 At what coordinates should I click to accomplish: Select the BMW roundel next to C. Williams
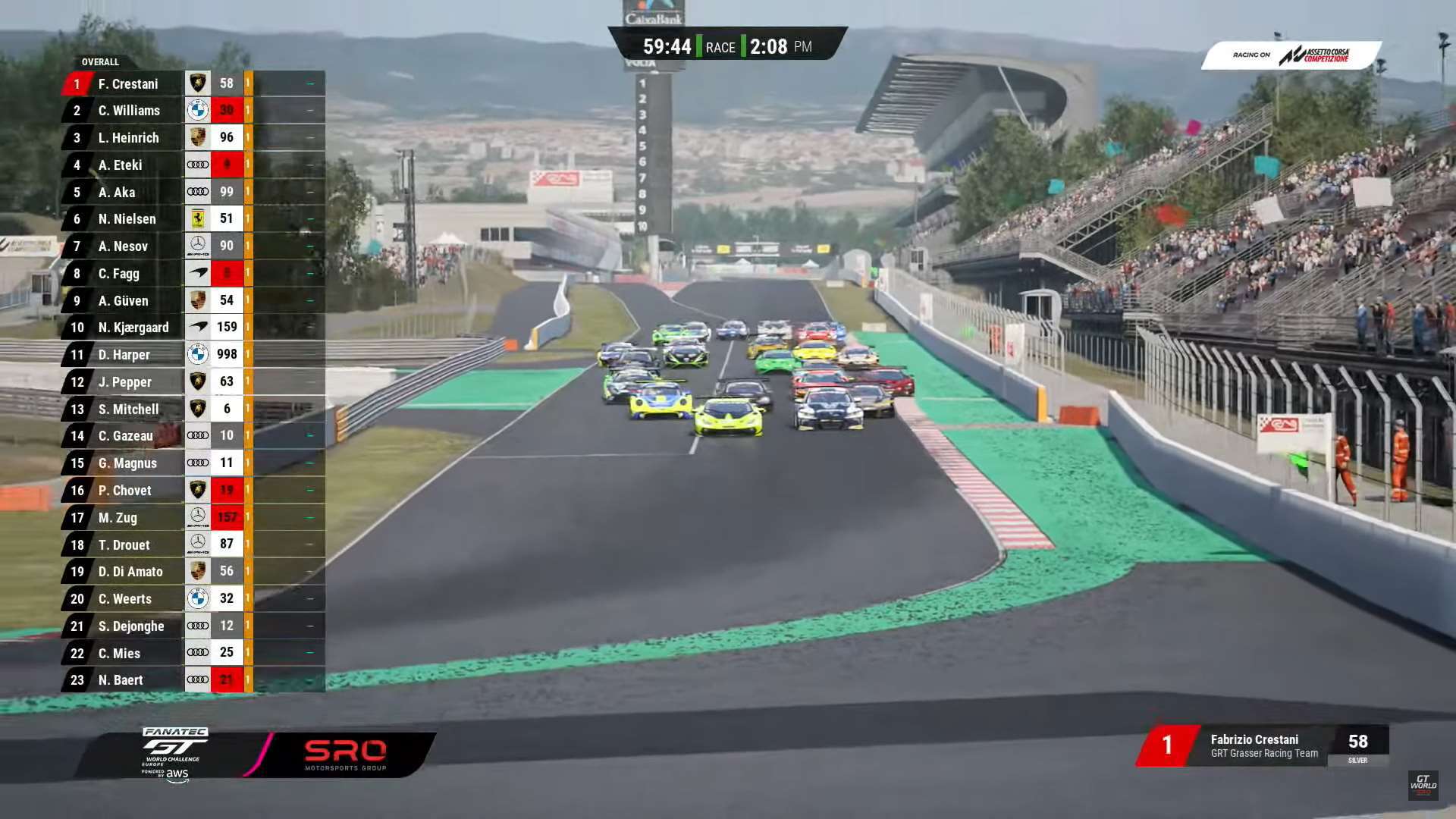tap(199, 111)
